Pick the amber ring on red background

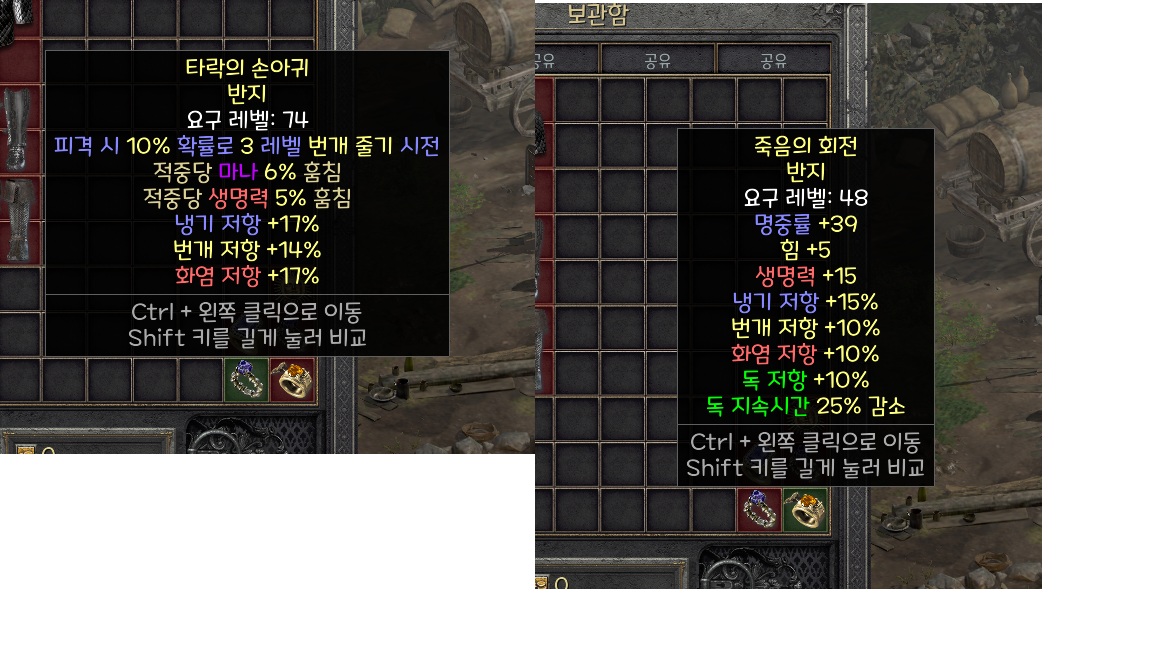pos(293,380)
